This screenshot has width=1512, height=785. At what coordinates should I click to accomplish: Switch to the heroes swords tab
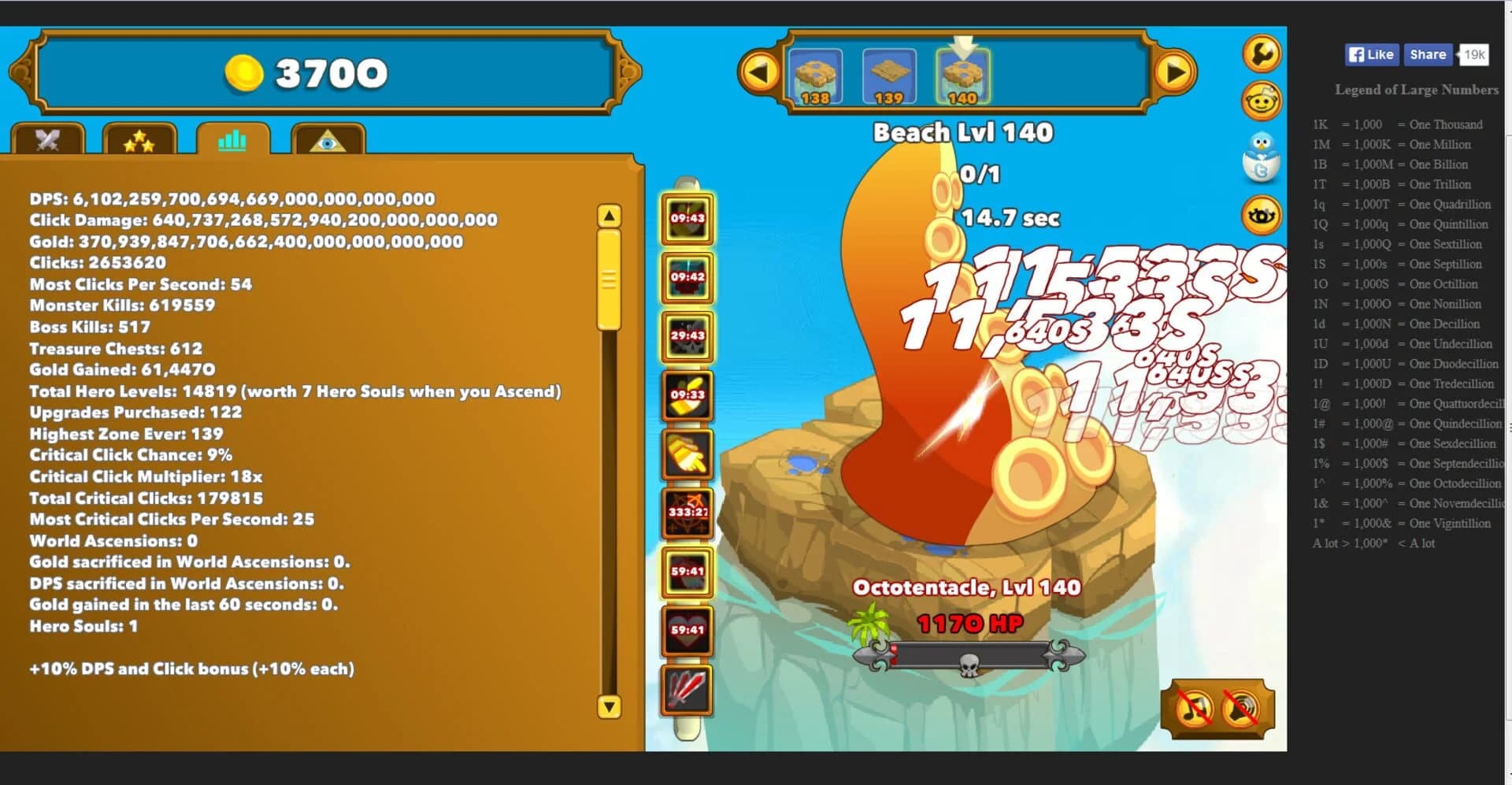click(47, 142)
